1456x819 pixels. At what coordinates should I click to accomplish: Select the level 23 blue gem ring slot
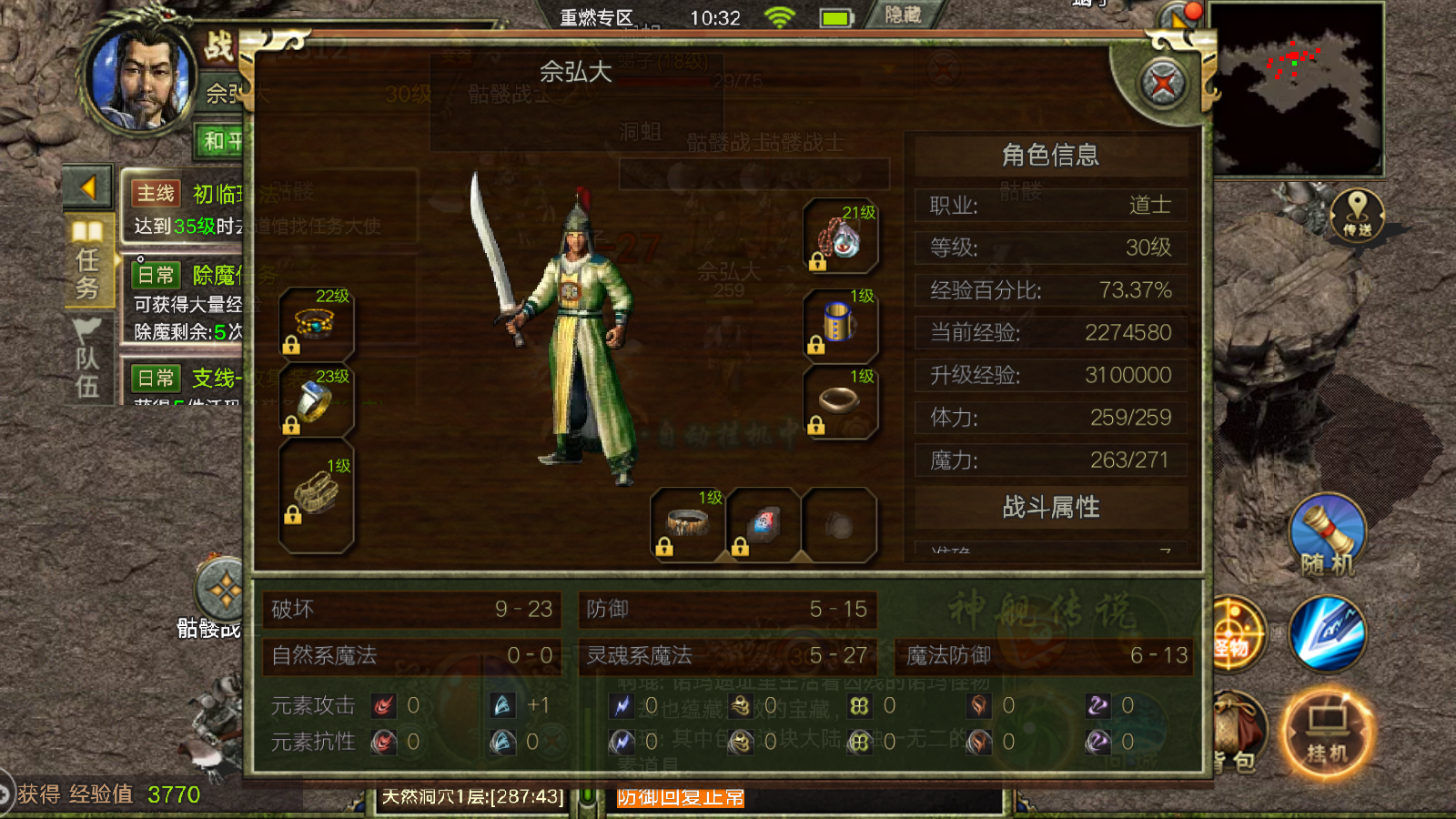coord(316,401)
